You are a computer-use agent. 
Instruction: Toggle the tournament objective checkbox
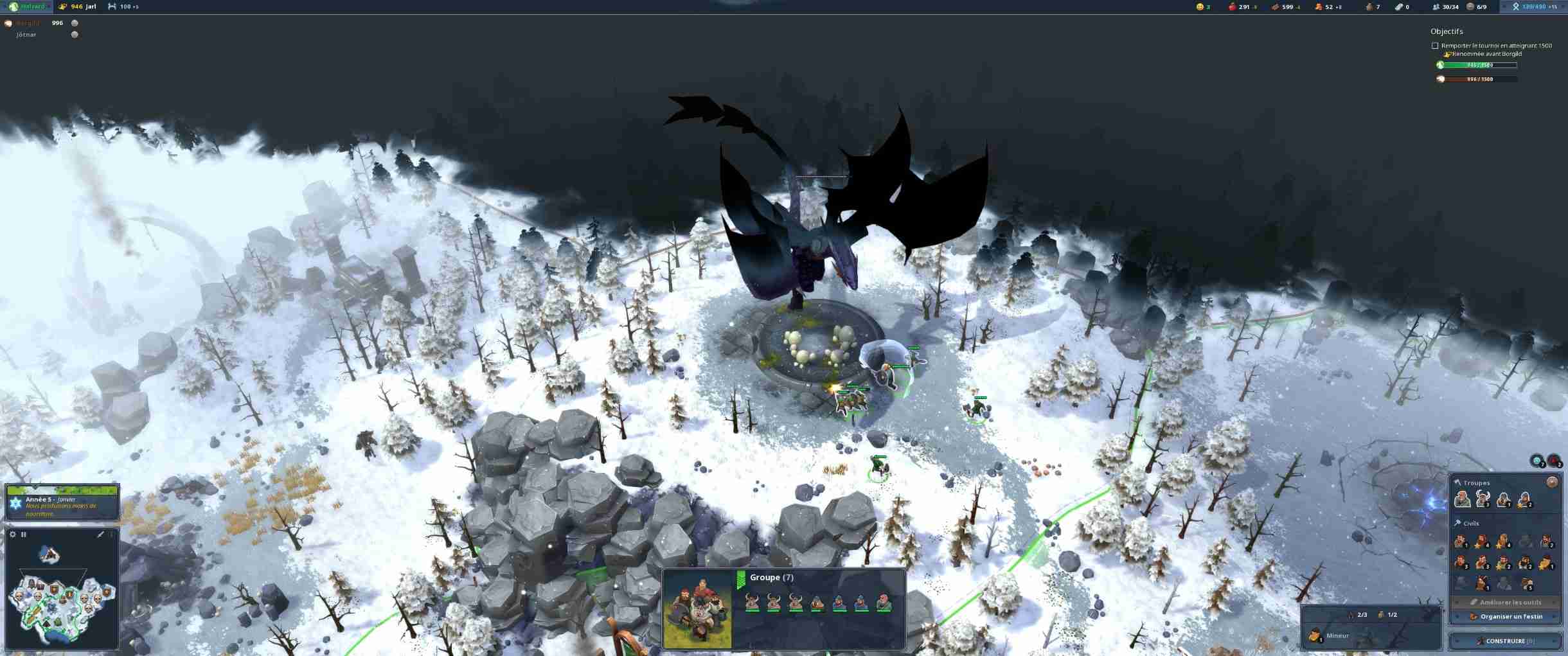pos(1435,46)
